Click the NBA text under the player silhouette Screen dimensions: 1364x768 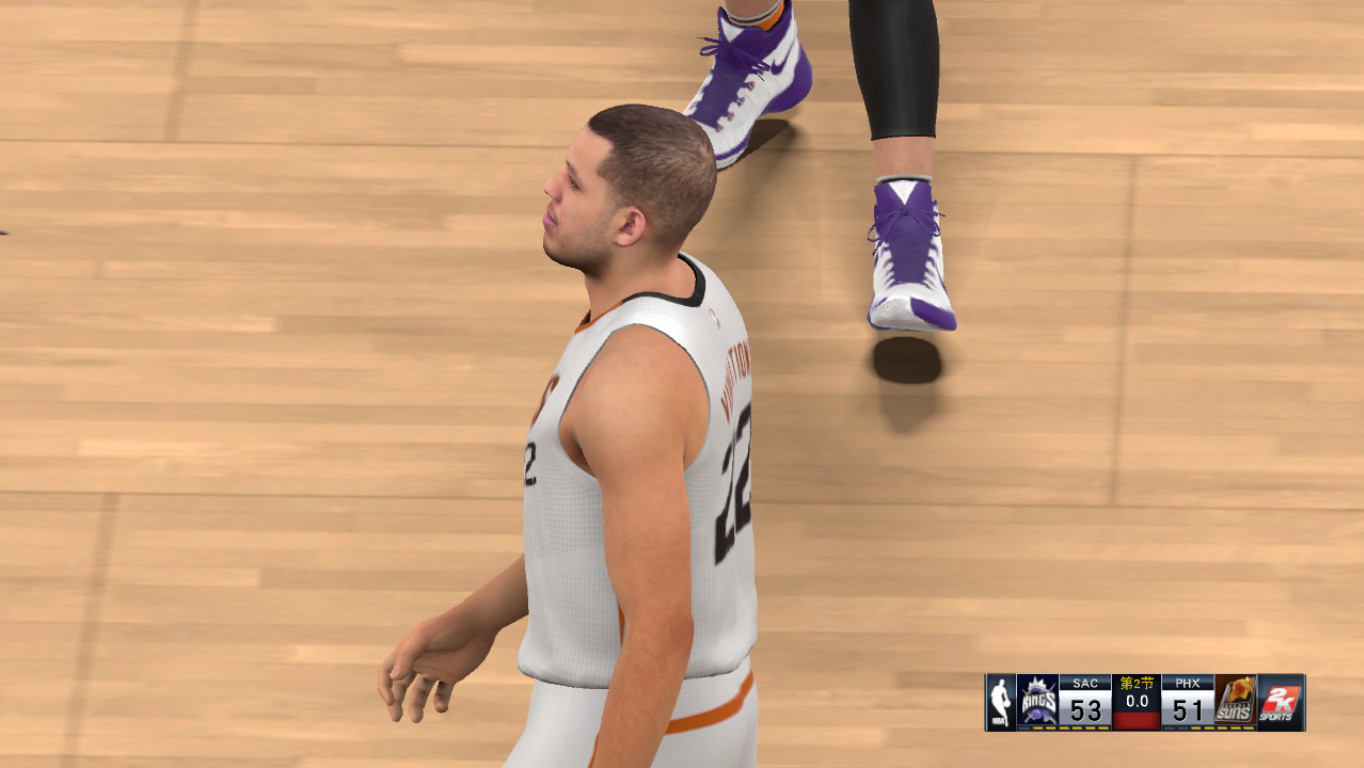[x=1000, y=721]
